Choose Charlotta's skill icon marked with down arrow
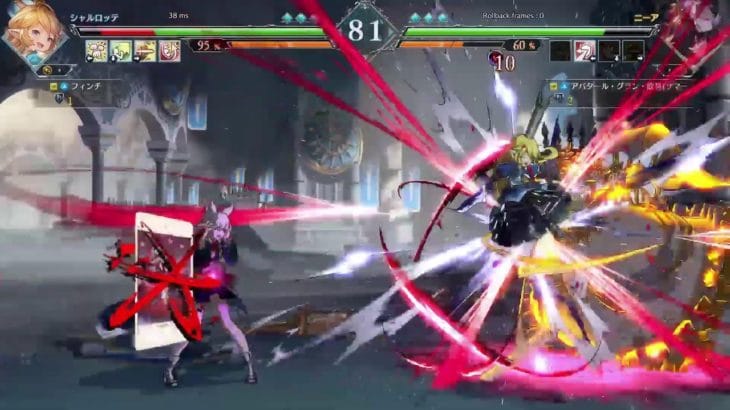This screenshot has height=410, width=730. [x=121, y=51]
